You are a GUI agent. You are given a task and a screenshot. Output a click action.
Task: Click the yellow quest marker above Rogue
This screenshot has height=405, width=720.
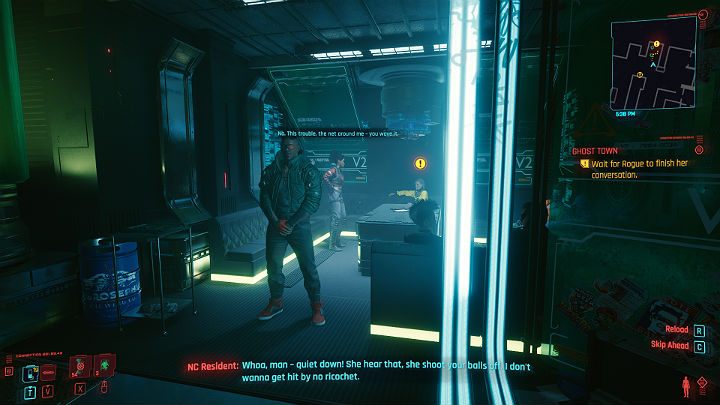420,162
